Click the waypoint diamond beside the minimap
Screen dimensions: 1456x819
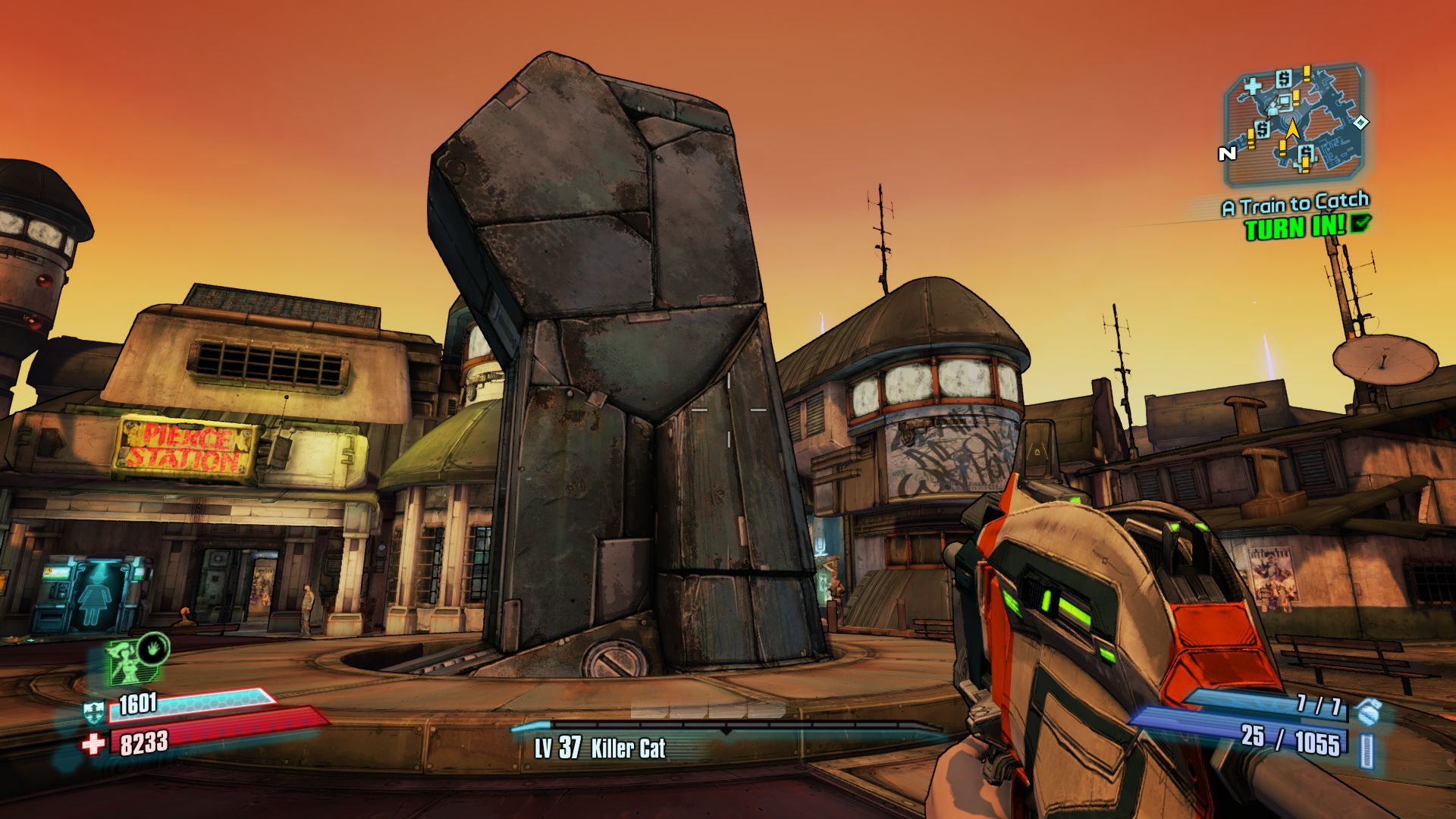1361,123
